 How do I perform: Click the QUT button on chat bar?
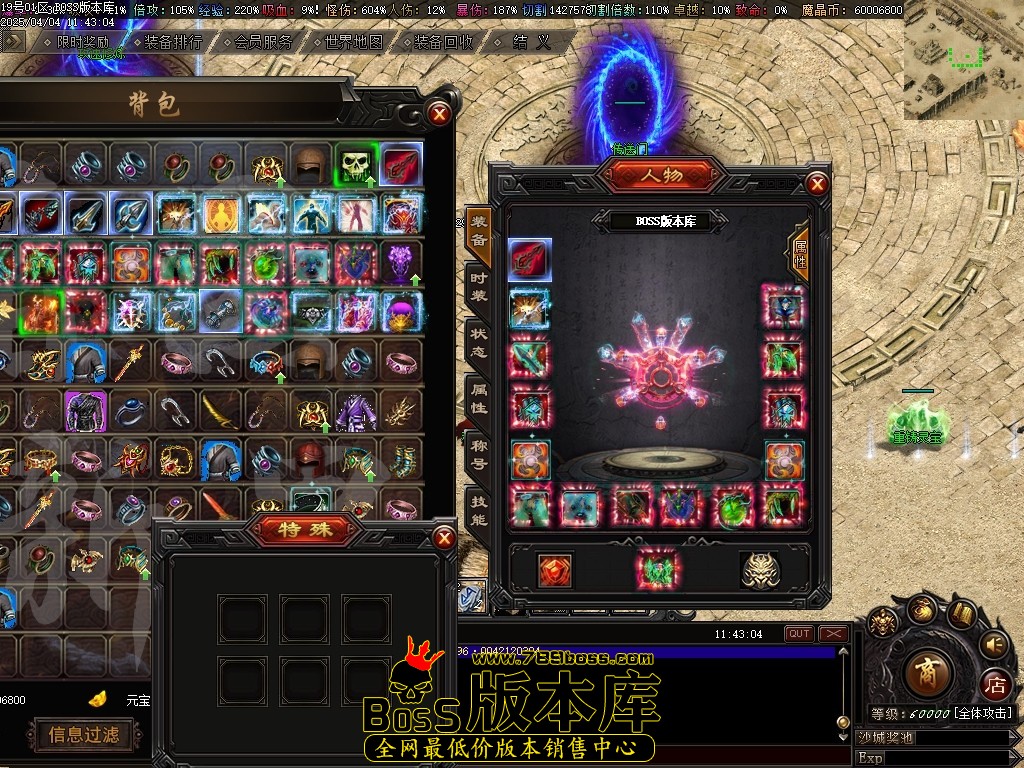pos(799,634)
